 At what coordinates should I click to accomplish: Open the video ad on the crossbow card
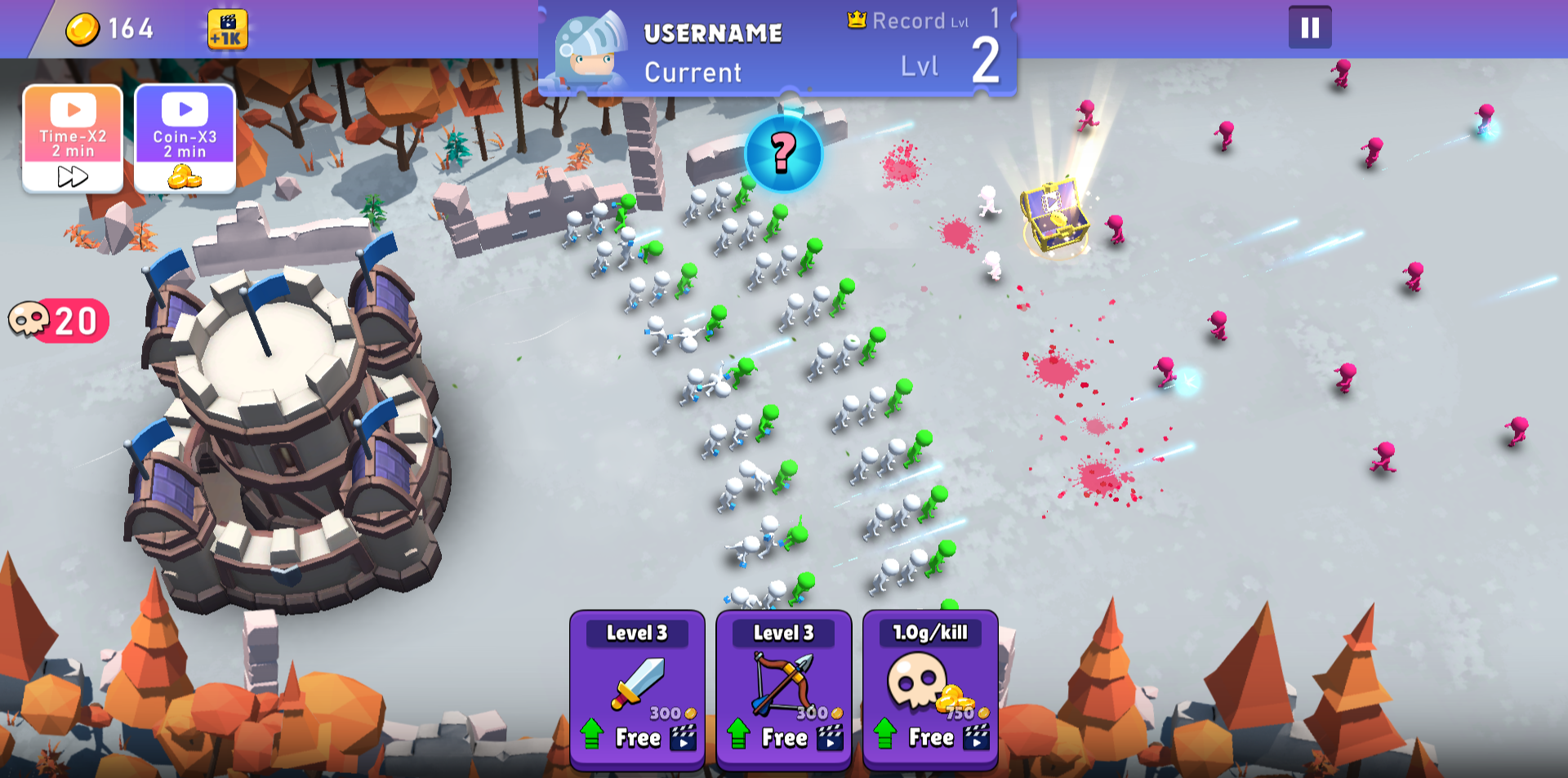(831, 737)
